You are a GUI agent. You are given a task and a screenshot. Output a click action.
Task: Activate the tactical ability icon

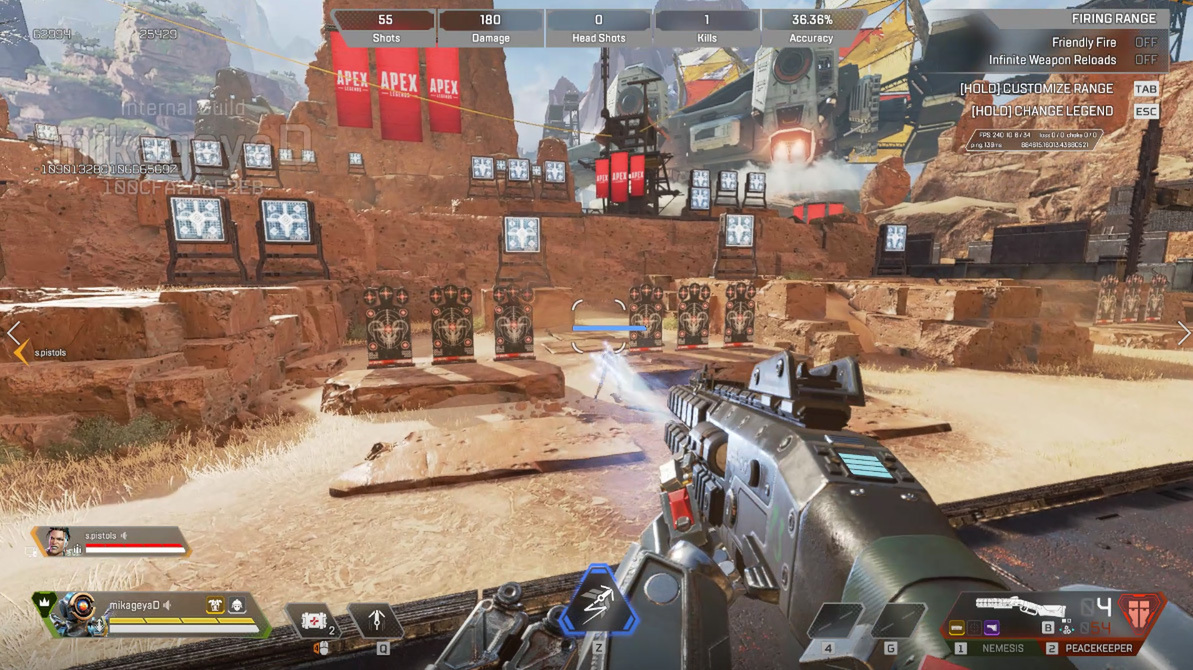(x=376, y=622)
